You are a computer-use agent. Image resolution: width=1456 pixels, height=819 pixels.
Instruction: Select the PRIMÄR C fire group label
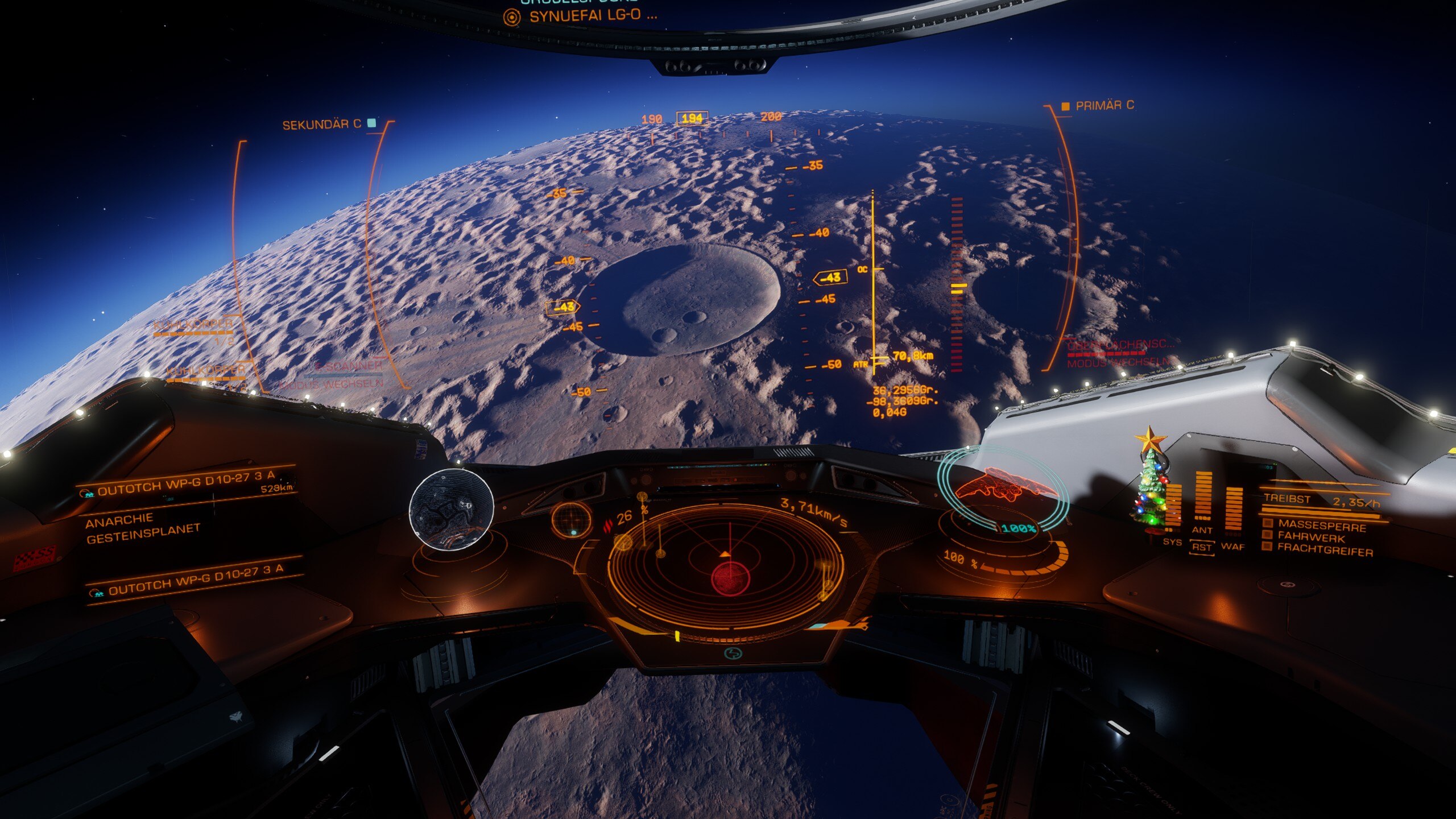pos(1103,106)
